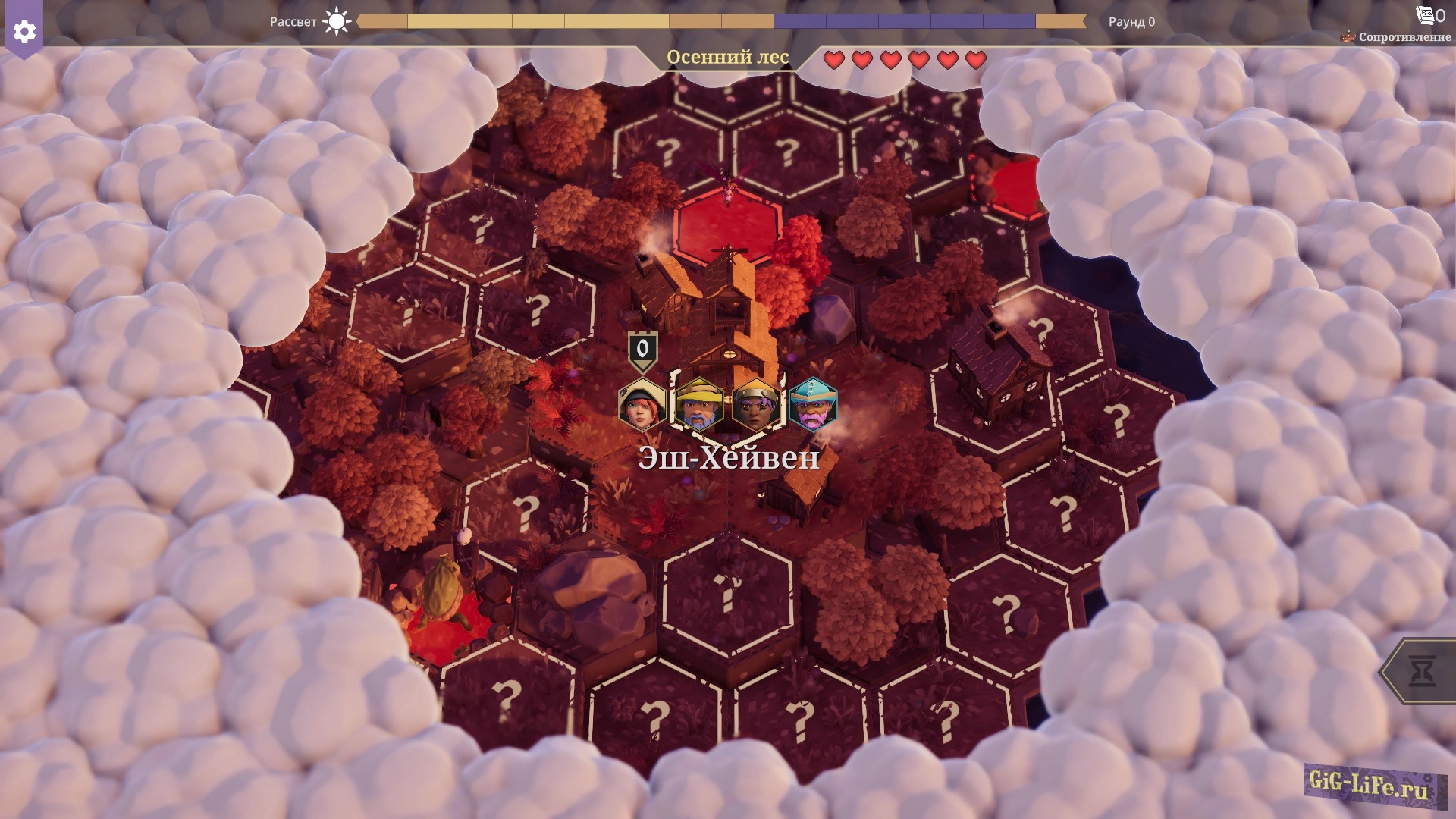The height and width of the screenshot is (819, 1456).
Task: Click the hourglass pass-time button
Action: tap(1422, 672)
